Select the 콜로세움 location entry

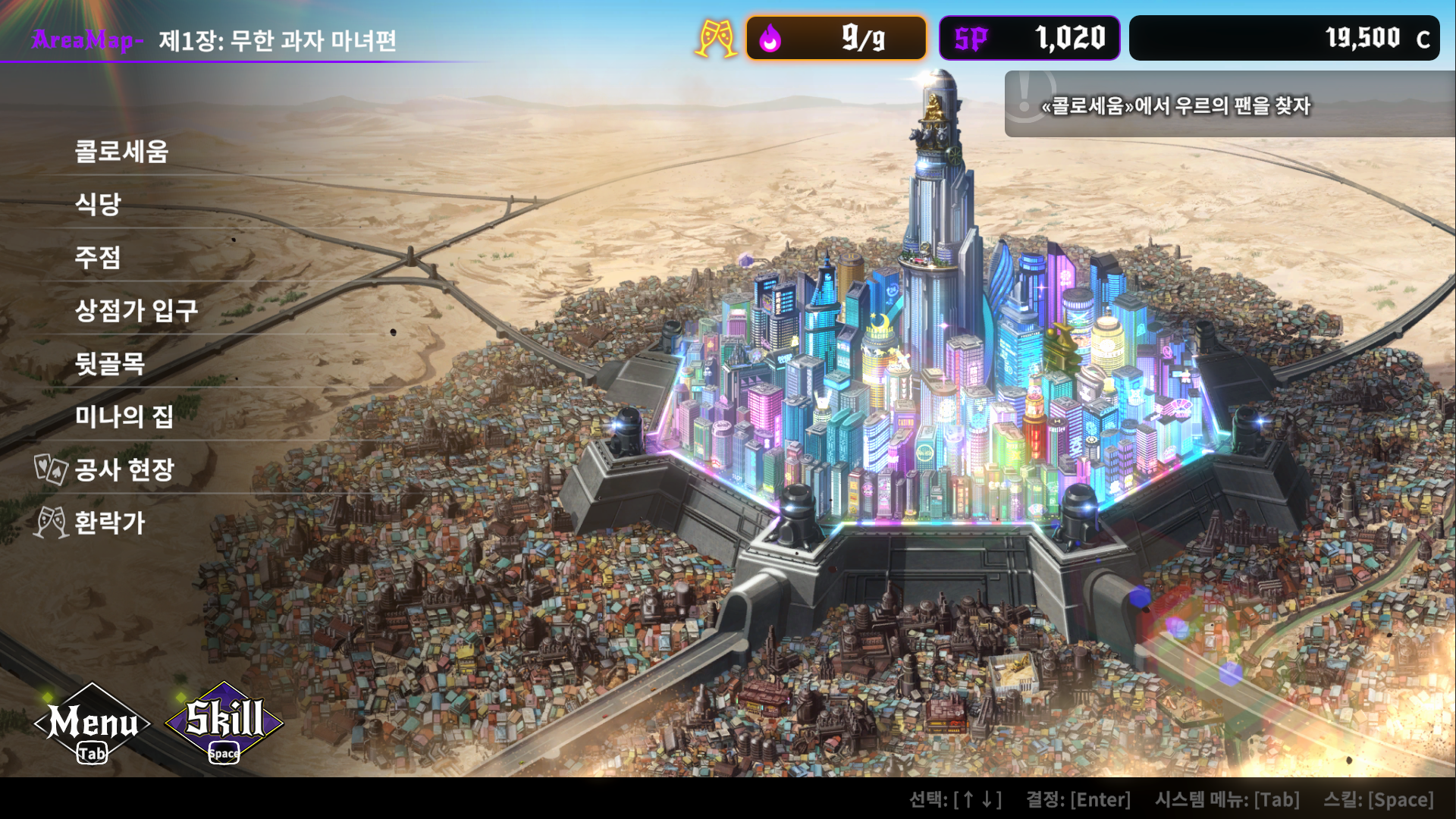tap(123, 152)
